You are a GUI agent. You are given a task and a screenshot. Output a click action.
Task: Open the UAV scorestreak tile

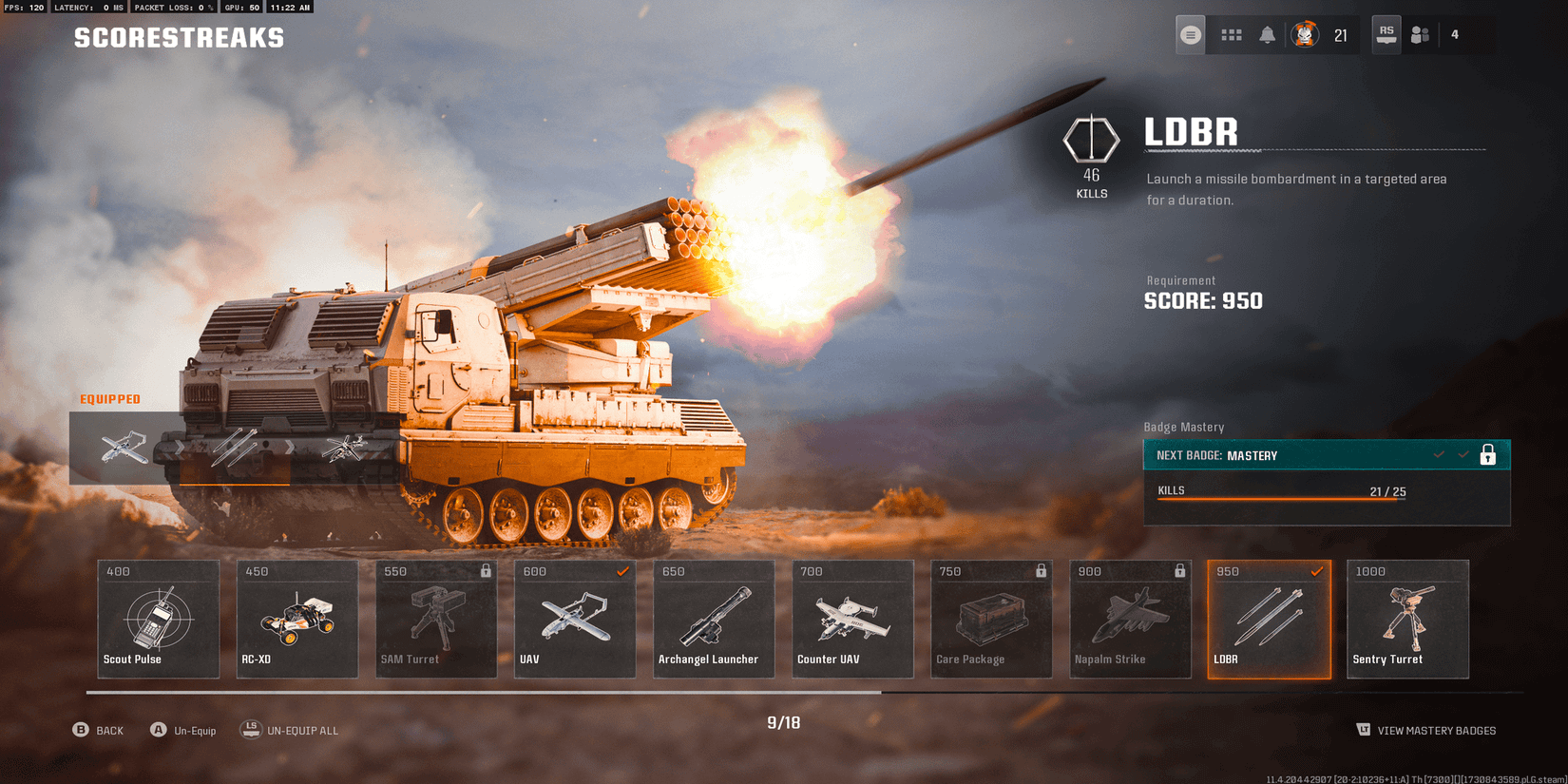(575, 619)
